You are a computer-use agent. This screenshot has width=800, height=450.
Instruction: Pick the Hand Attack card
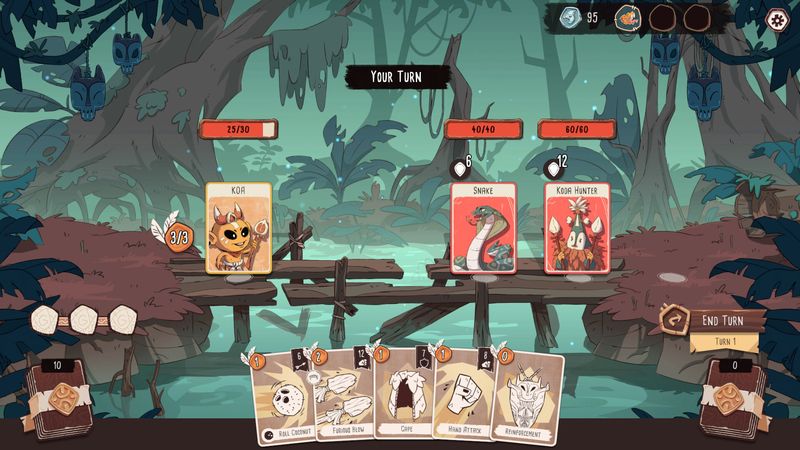463,397
